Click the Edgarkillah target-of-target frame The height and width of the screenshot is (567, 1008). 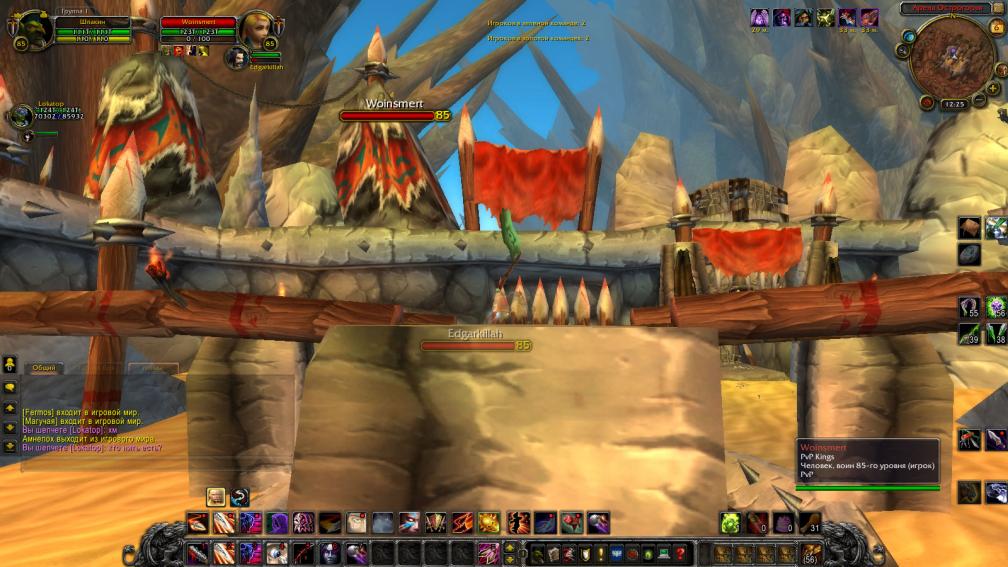click(238, 58)
